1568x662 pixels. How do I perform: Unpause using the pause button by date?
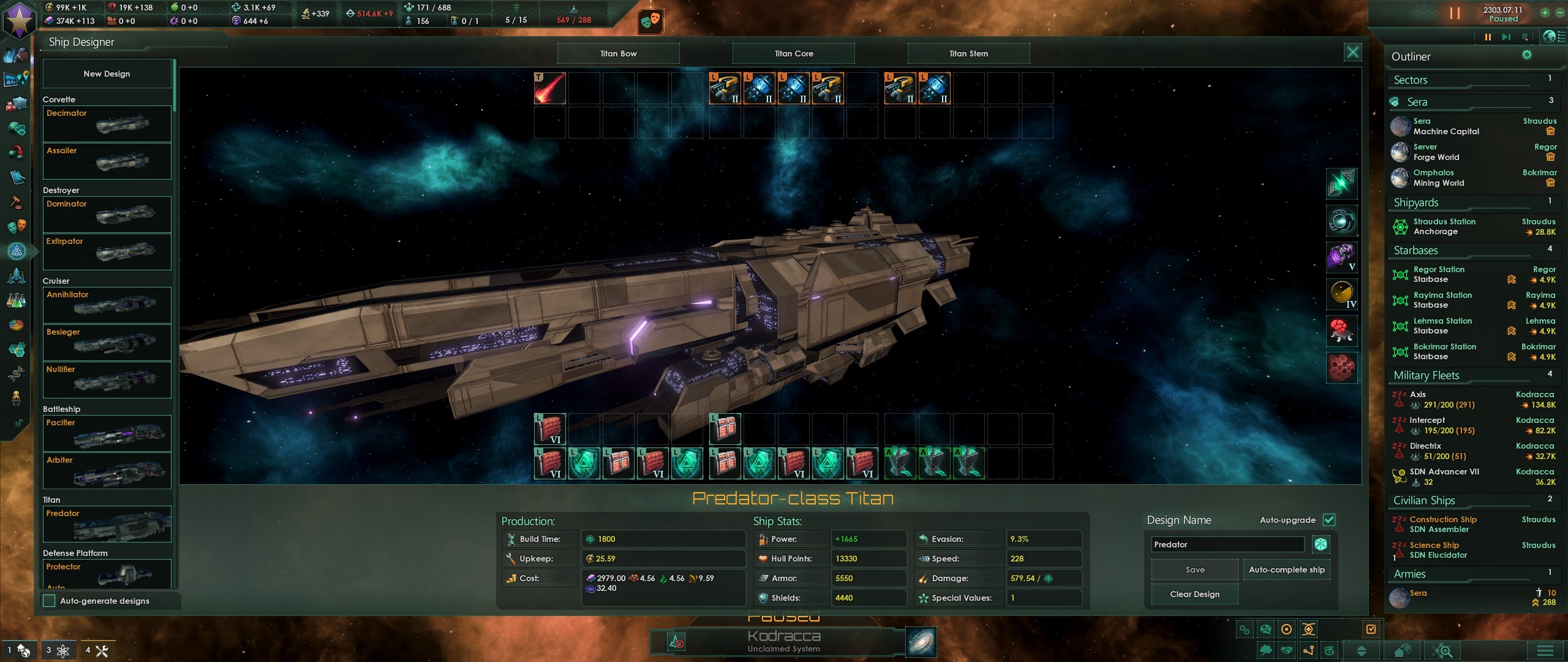(x=1454, y=13)
